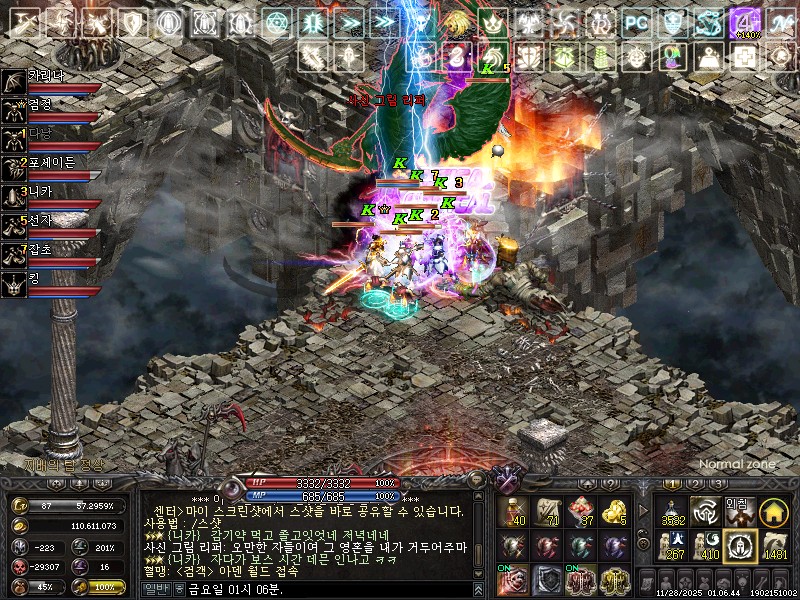Click the chat text input field

pyautogui.click(x=330, y=589)
